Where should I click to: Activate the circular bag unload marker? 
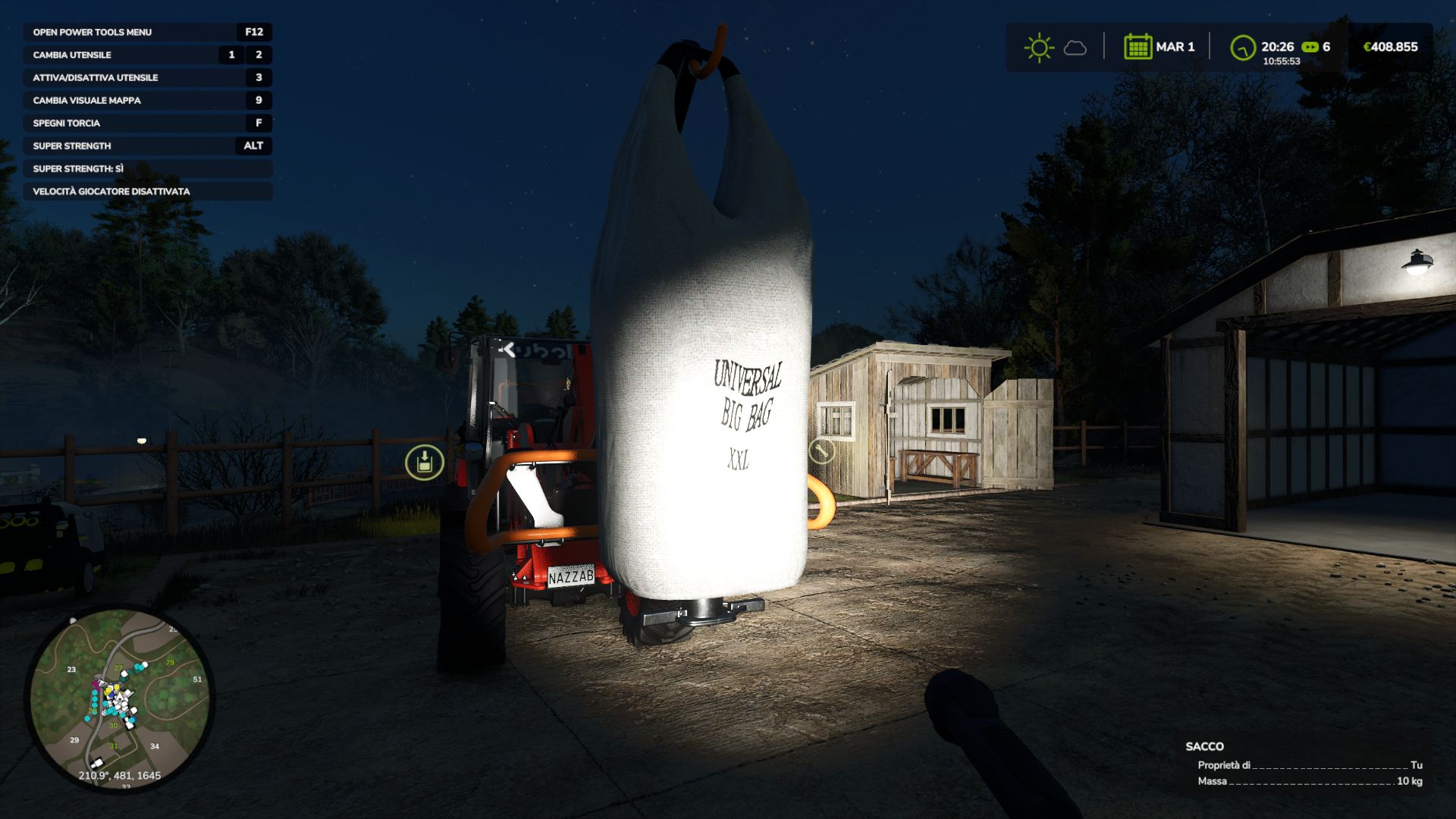tap(425, 462)
